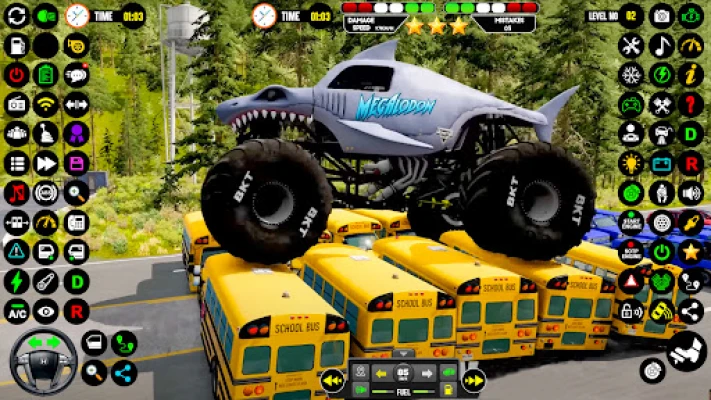Click the yellow left double-arrow button
Image resolution: width=711 pixels, height=400 pixels.
tap(333, 380)
